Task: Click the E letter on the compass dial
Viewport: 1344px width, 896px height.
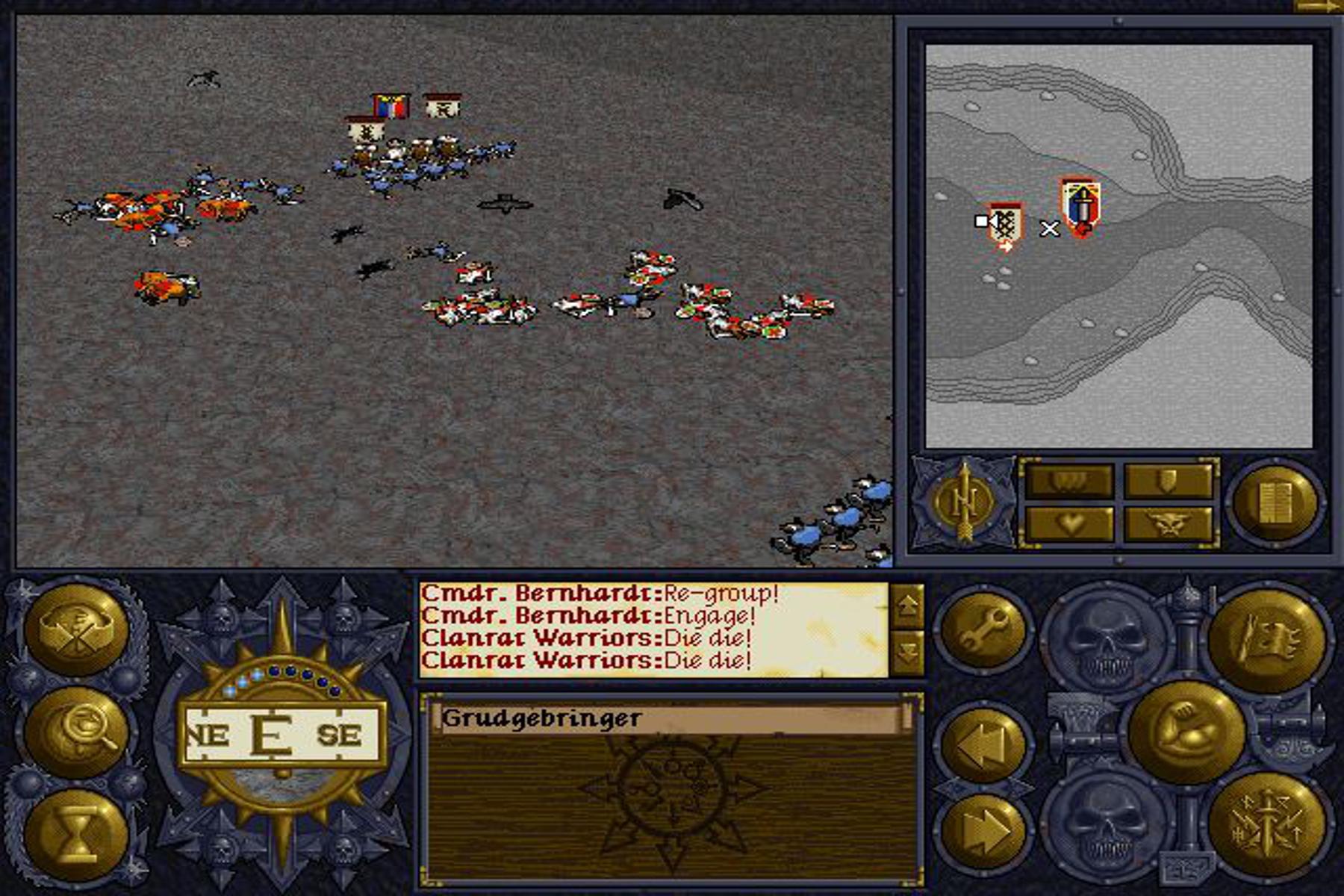Action: 273,735
